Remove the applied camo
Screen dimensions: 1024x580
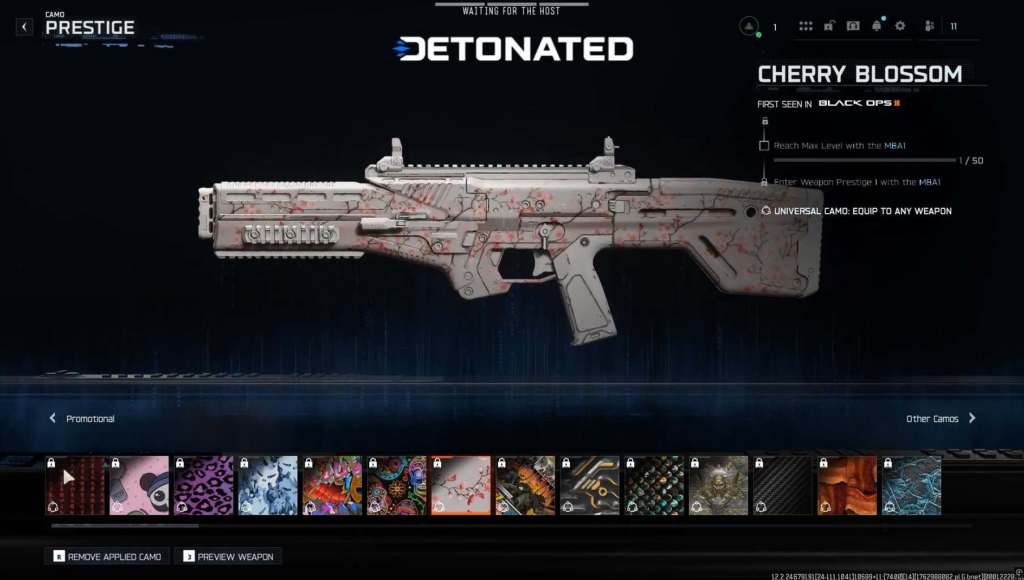107,556
